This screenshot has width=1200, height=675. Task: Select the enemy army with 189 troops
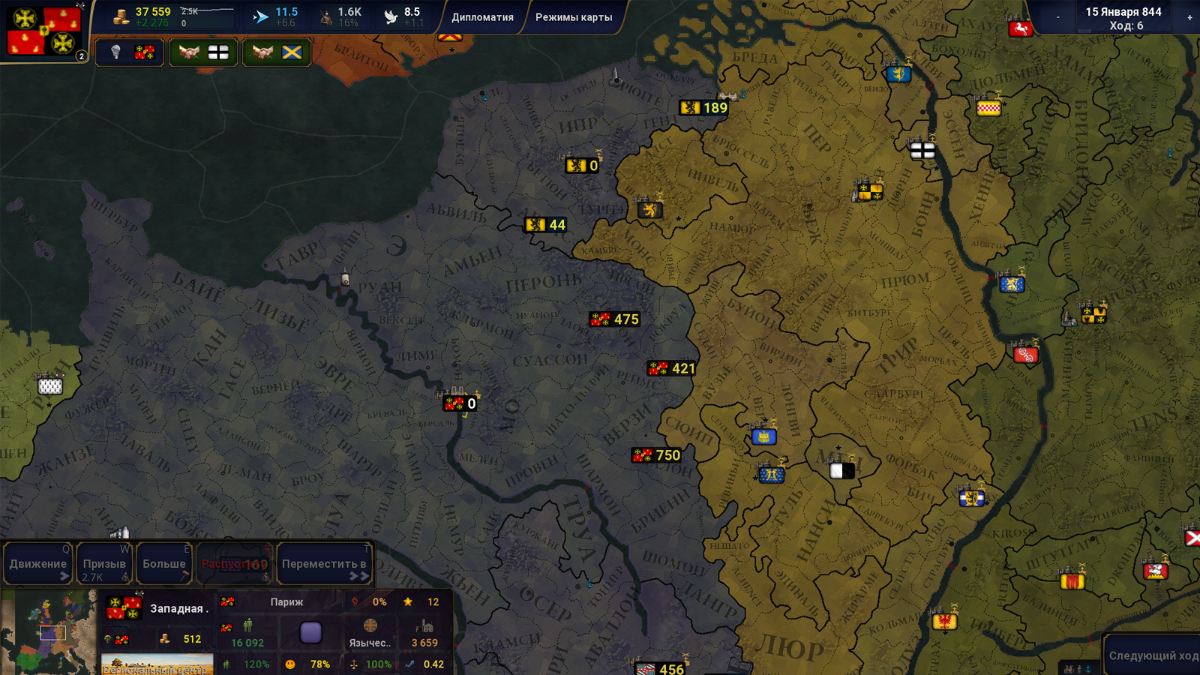tap(703, 108)
